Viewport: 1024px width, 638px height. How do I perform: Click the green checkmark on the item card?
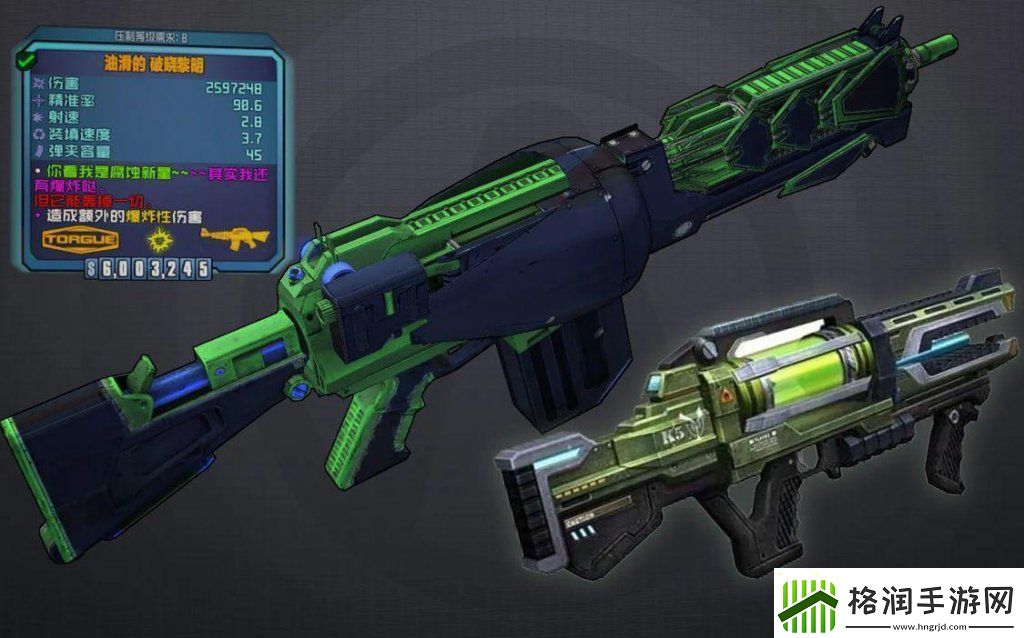(22, 61)
